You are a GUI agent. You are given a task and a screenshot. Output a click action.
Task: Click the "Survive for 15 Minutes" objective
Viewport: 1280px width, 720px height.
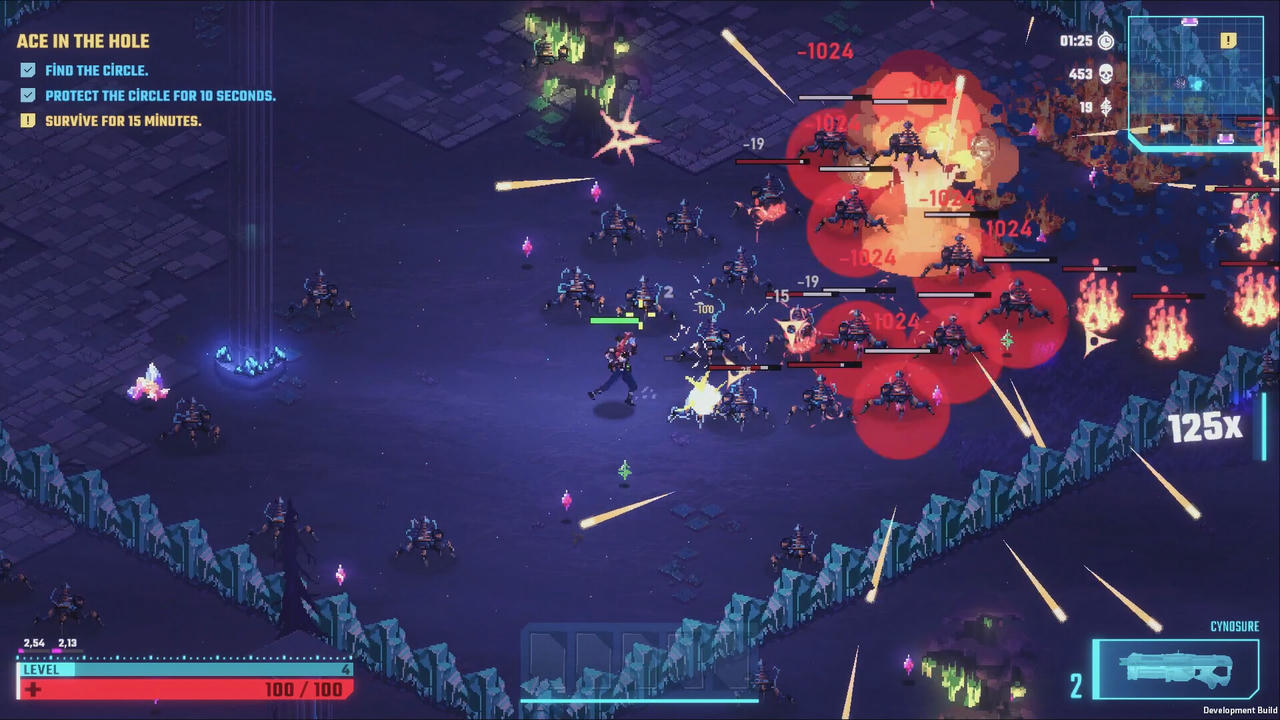tap(123, 121)
